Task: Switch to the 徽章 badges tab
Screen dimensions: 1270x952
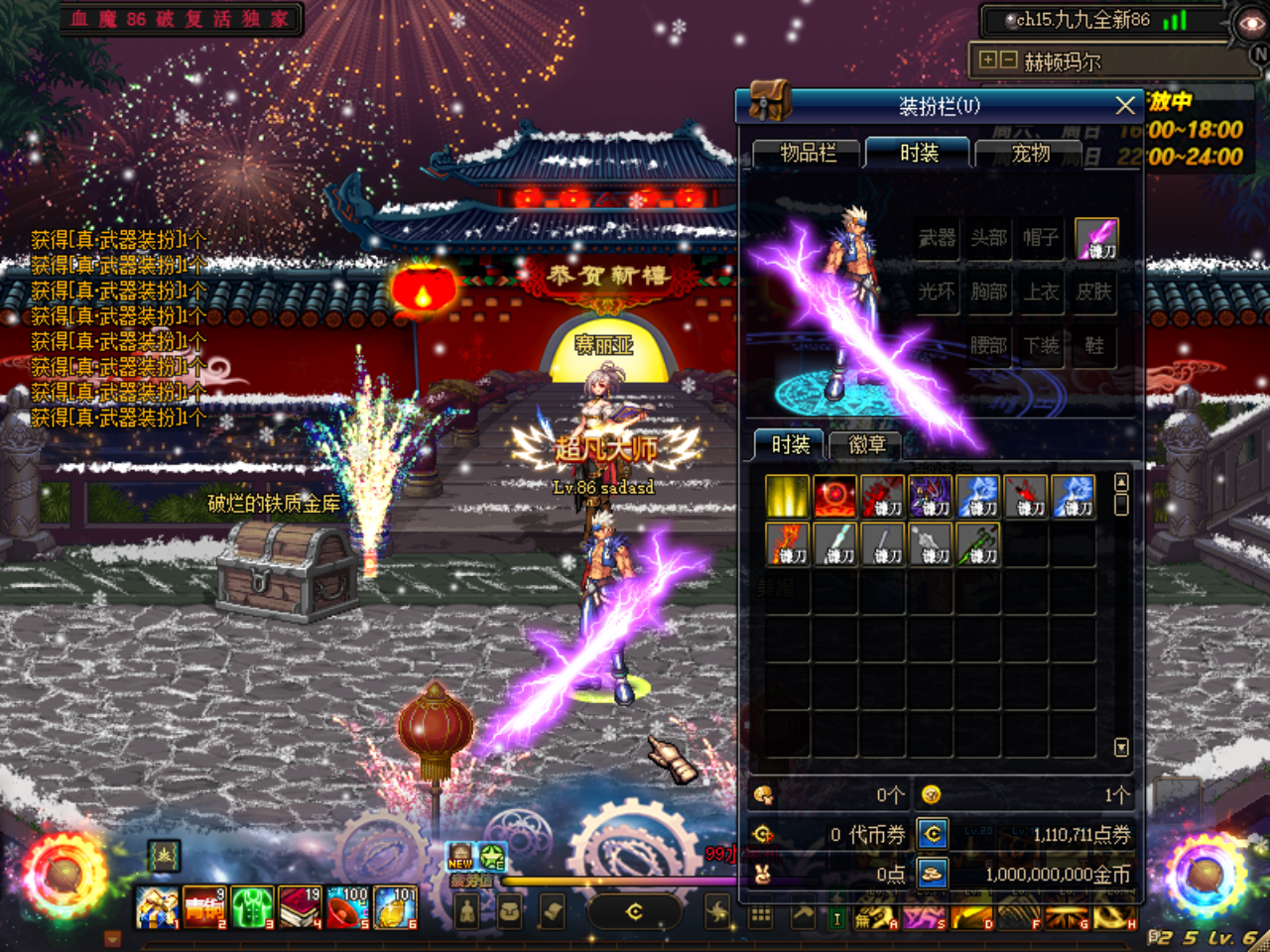Action: coord(867,444)
